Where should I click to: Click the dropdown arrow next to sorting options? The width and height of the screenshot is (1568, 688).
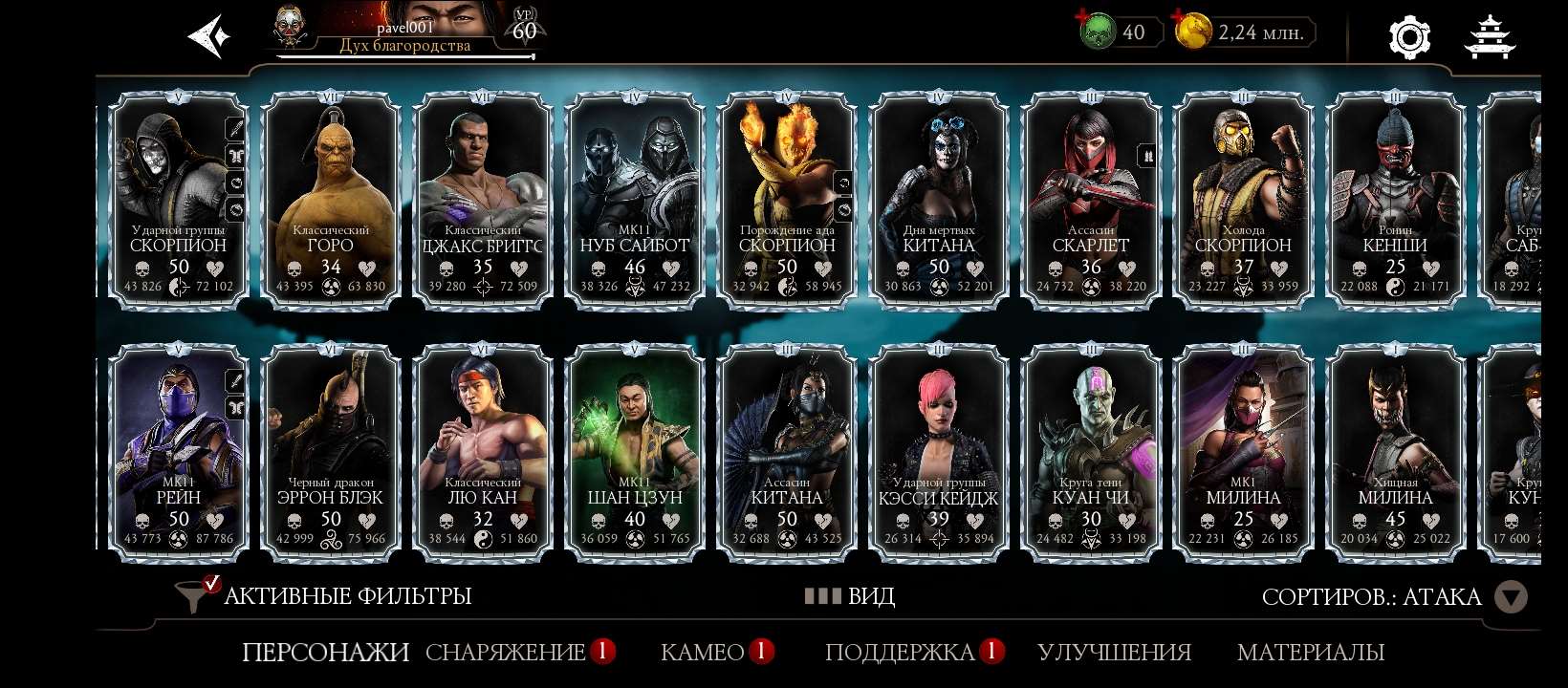click(1513, 596)
